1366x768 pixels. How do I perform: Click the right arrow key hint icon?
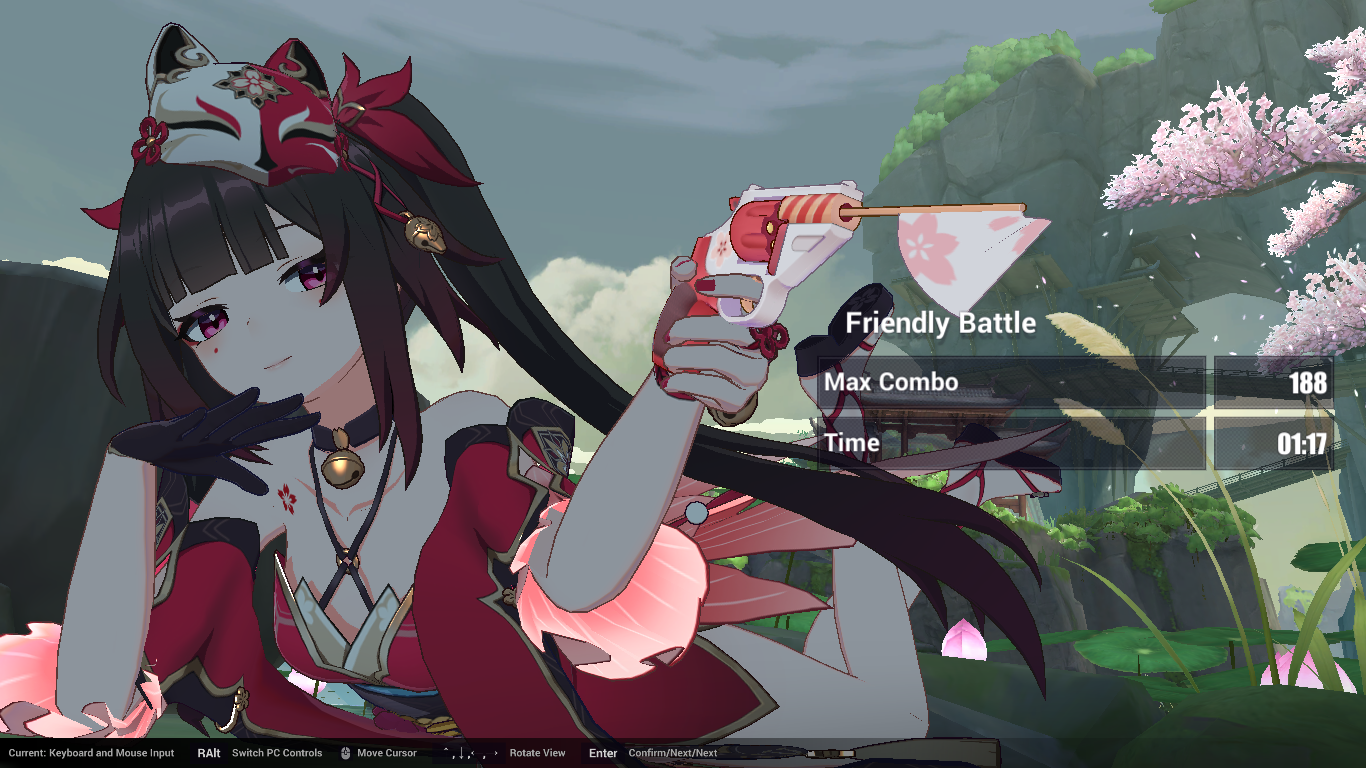pyautogui.click(x=496, y=753)
